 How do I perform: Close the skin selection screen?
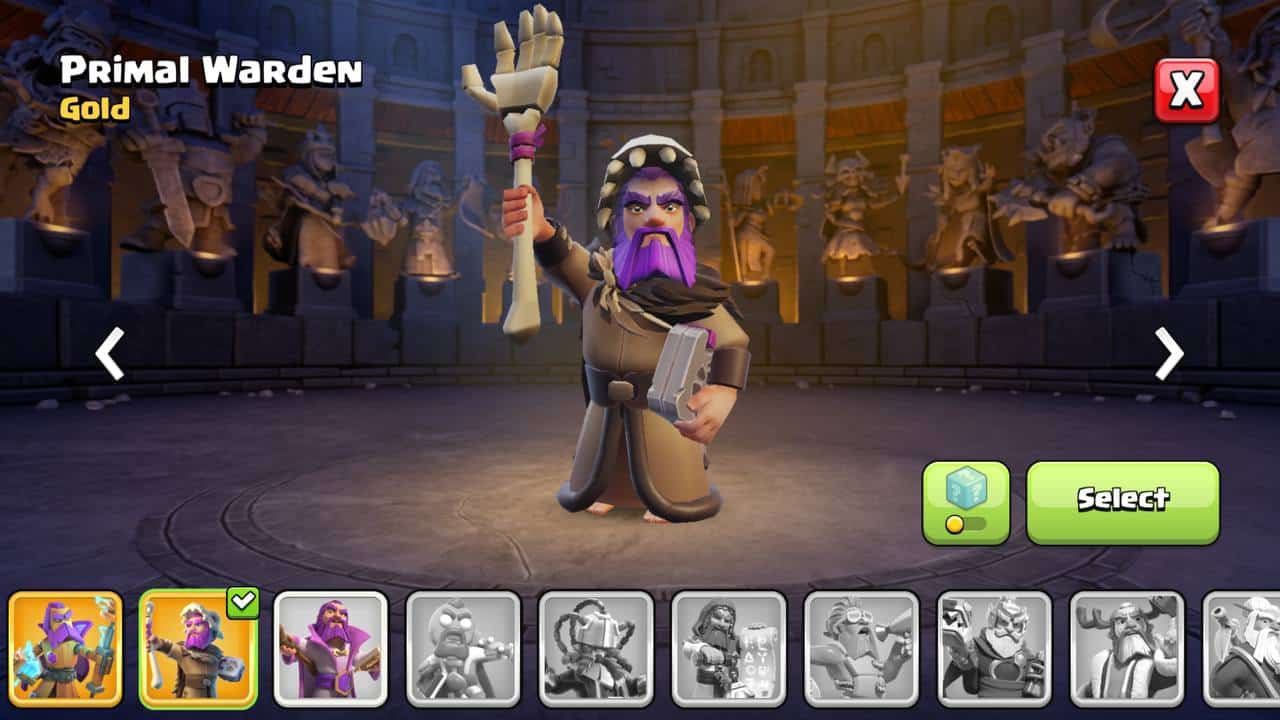pos(1187,90)
